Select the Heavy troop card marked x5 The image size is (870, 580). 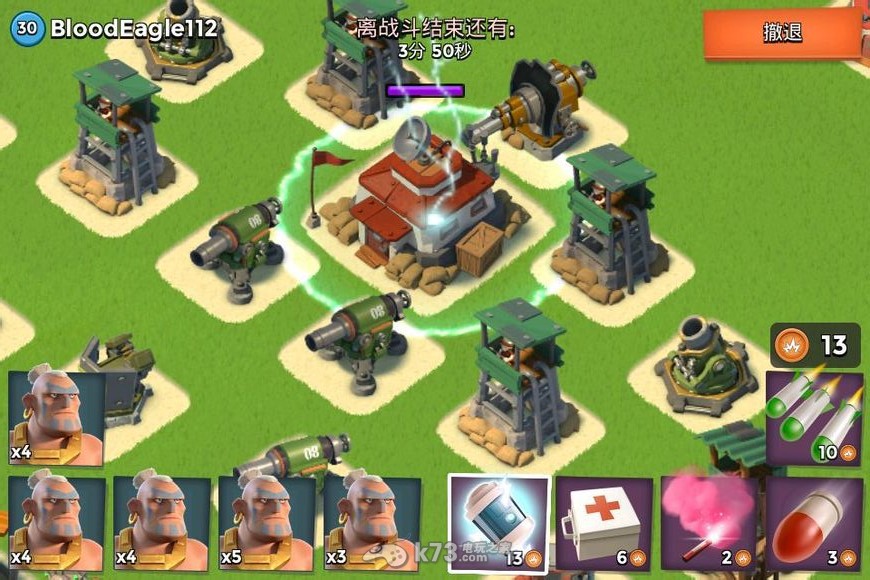[x=267, y=523]
